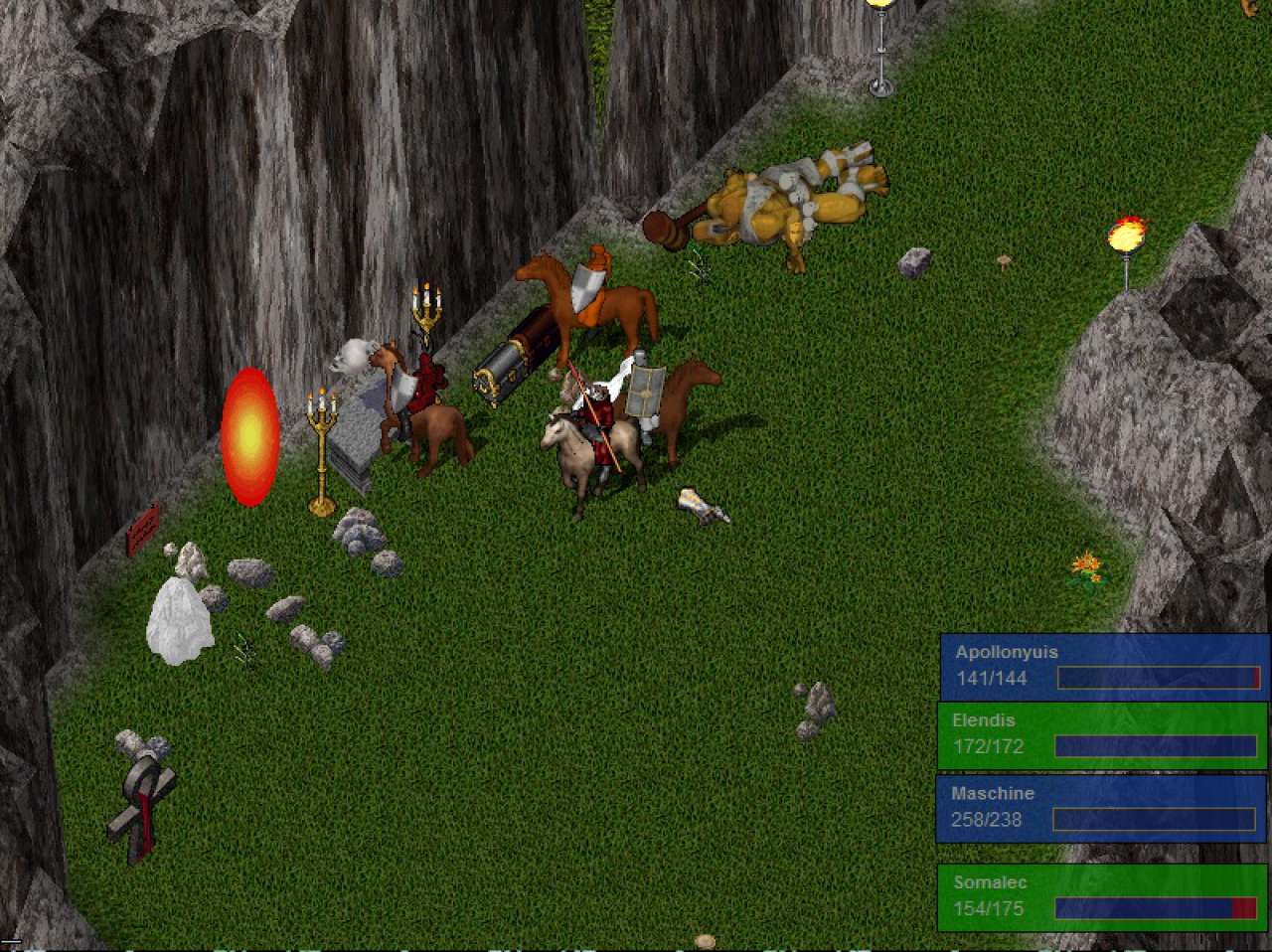Screen dimensions: 1272x952
Task: Choose Somalec's status panel
Action: [x=1101, y=896]
